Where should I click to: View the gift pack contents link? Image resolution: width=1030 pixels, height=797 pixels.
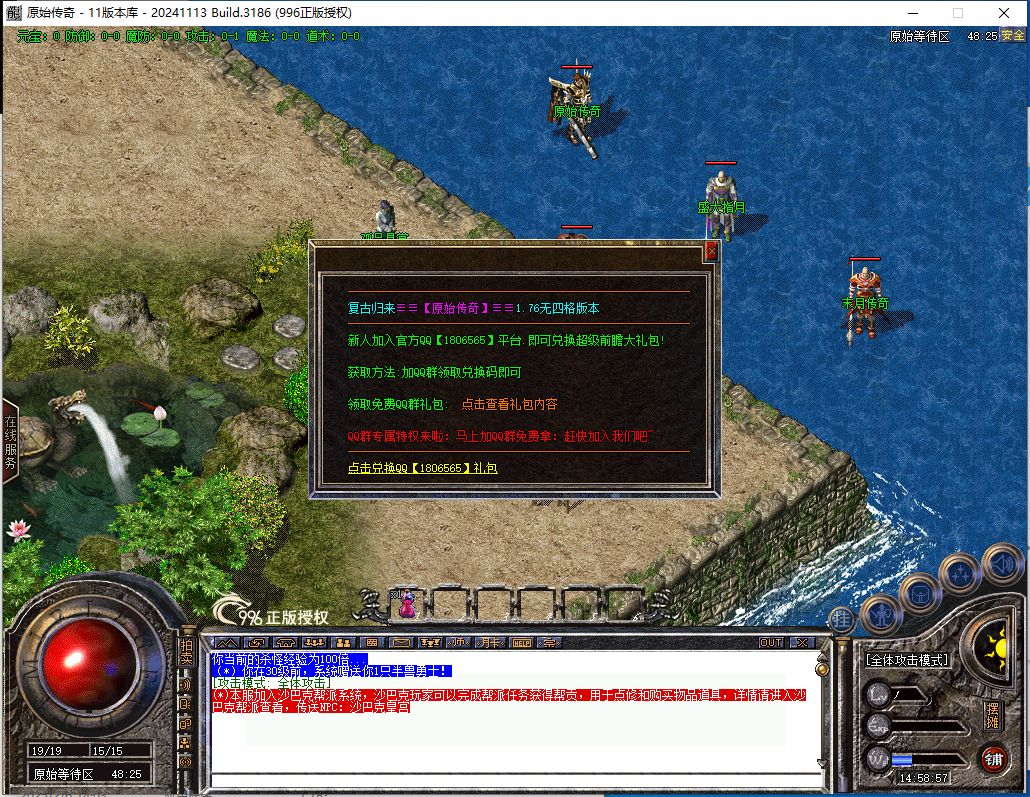509,404
